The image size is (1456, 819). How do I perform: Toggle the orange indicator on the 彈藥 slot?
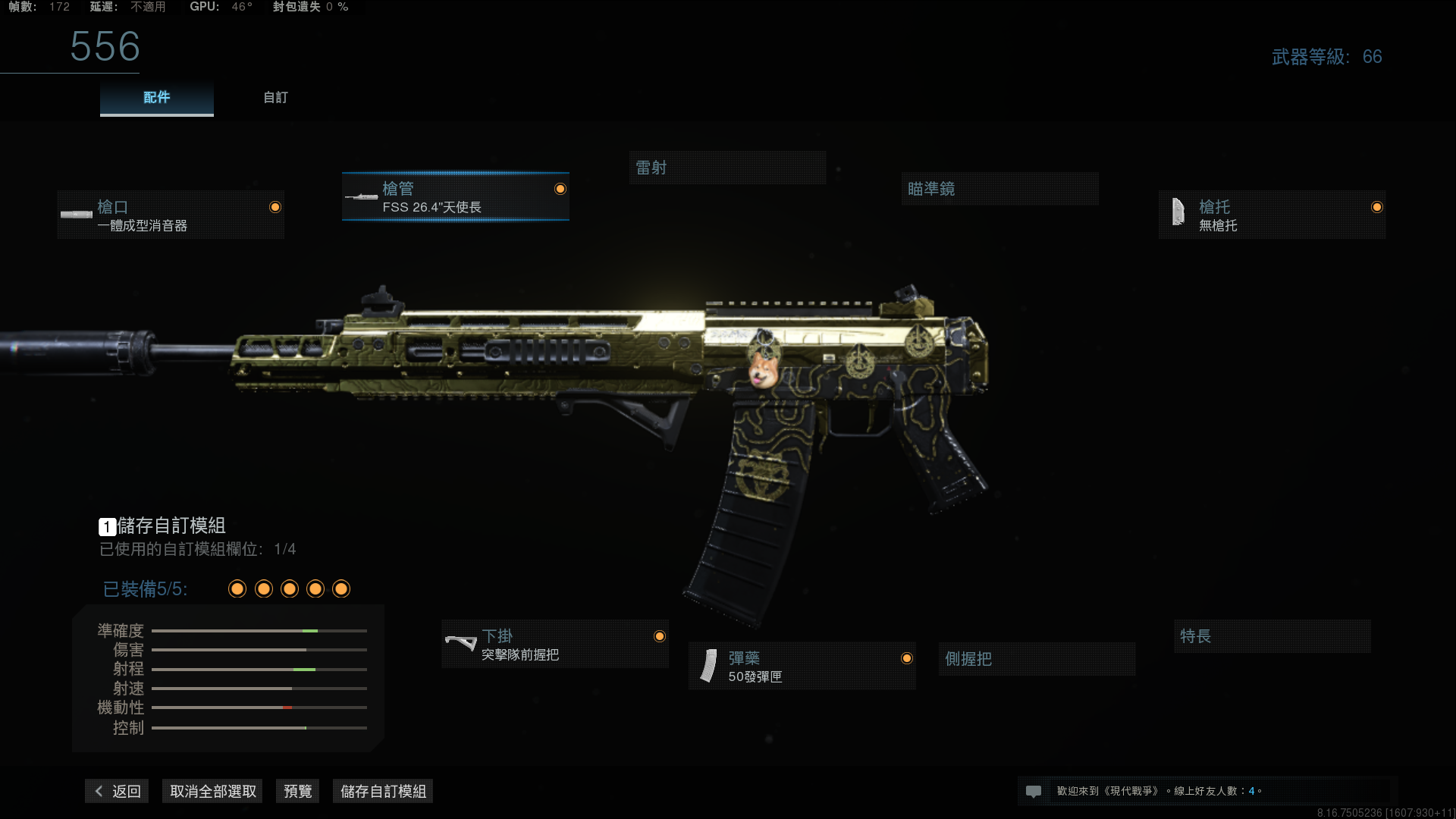pos(908,657)
